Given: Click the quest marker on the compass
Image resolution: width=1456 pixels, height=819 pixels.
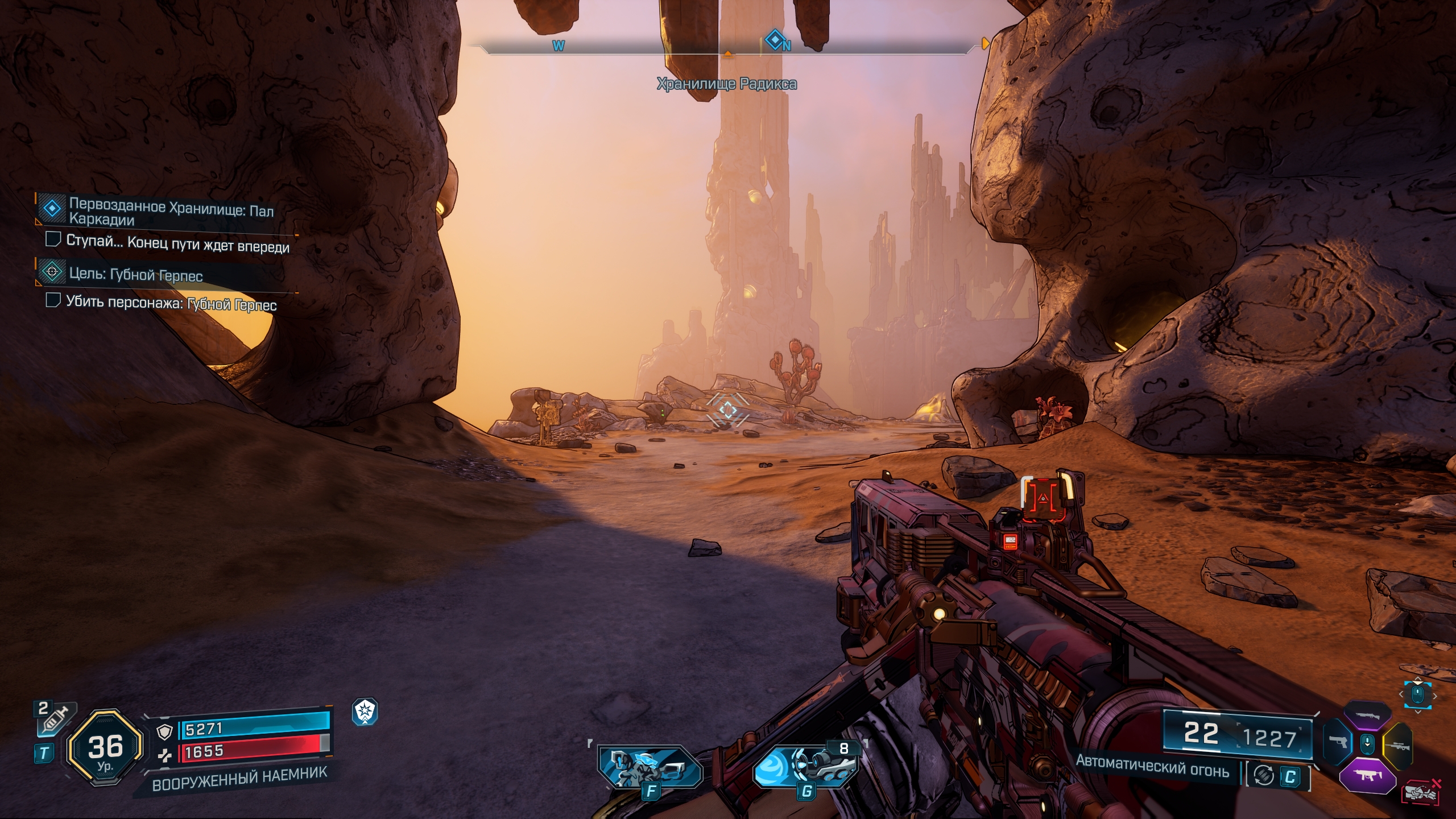Looking at the screenshot, I should tap(773, 40).
